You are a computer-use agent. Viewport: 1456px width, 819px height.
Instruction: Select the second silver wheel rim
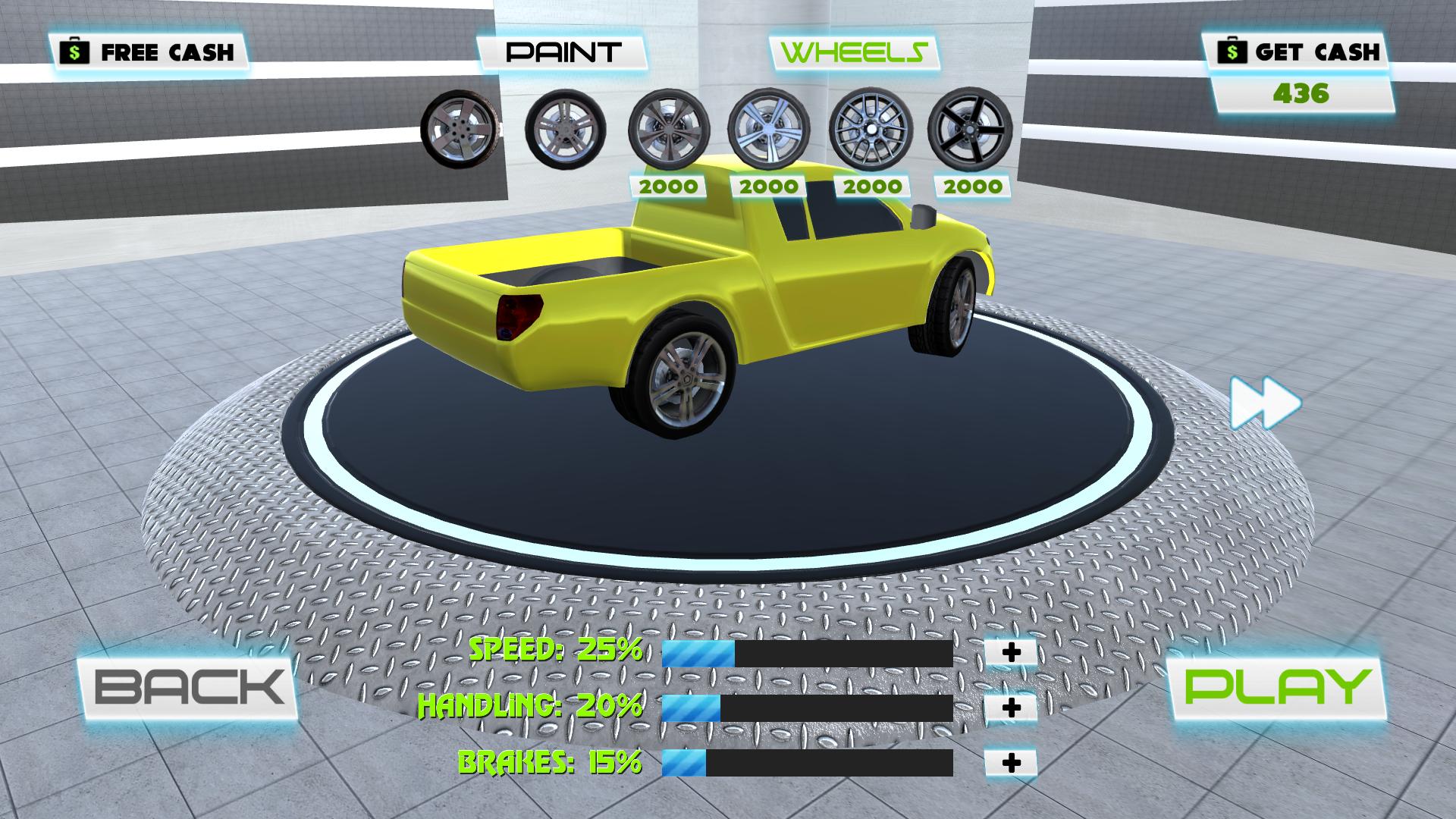coord(565,129)
